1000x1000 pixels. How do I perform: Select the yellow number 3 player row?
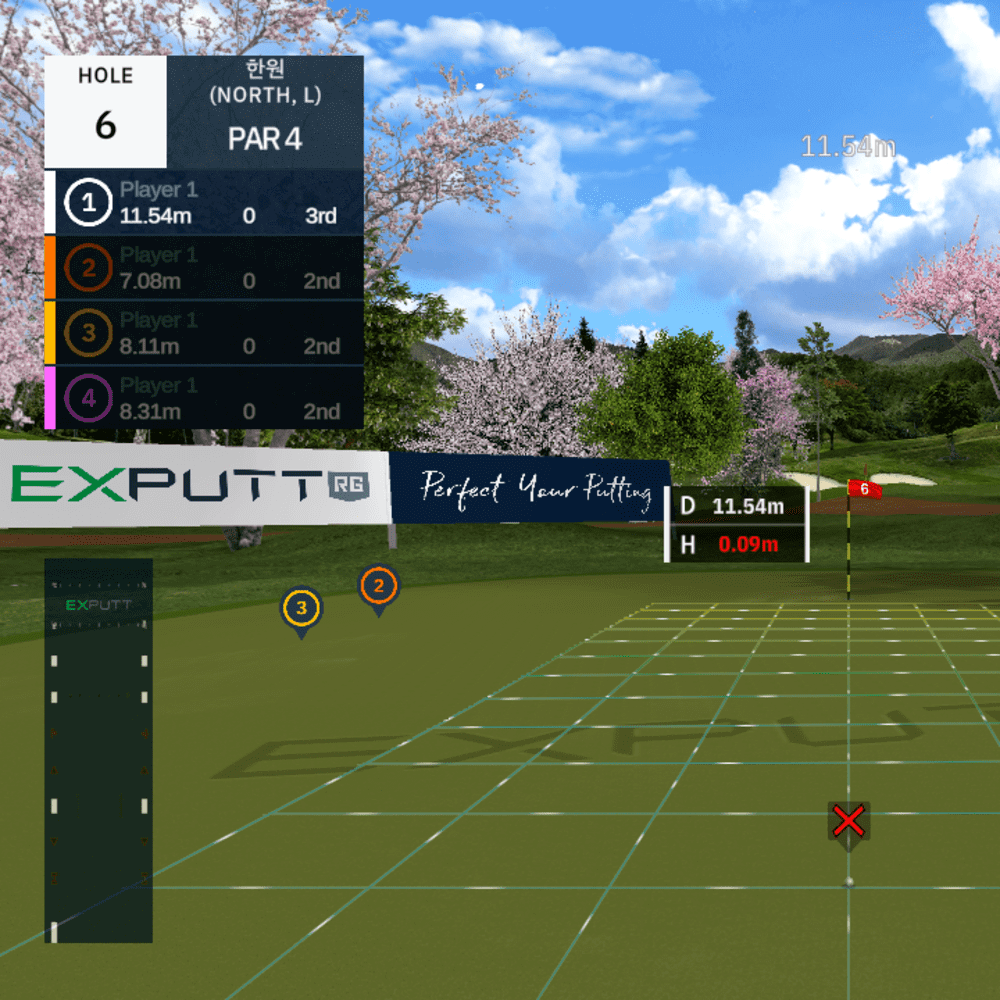pos(204,333)
